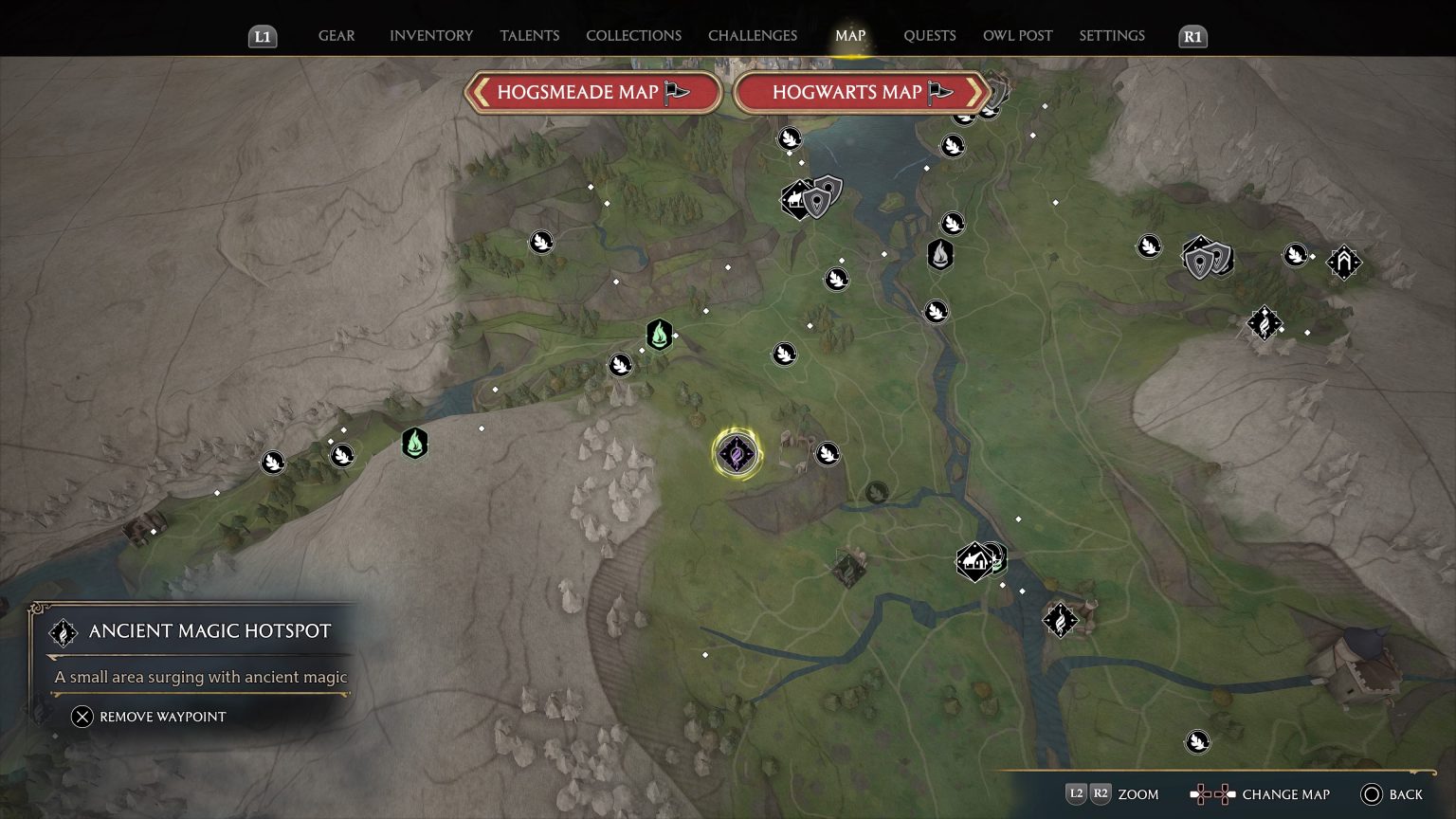The height and width of the screenshot is (819, 1456).
Task: Open the Quests menu
Action: (x=930, y=36)
